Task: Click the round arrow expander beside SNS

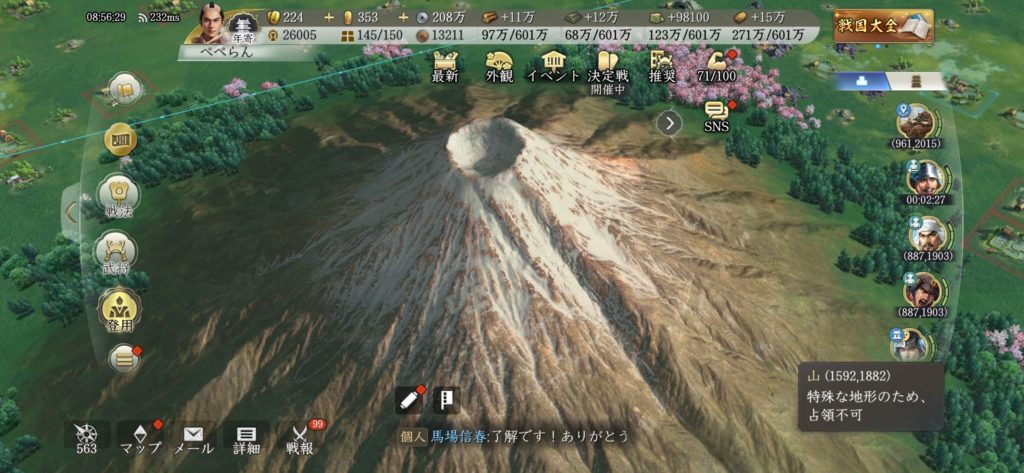Action: pos(668,122)
